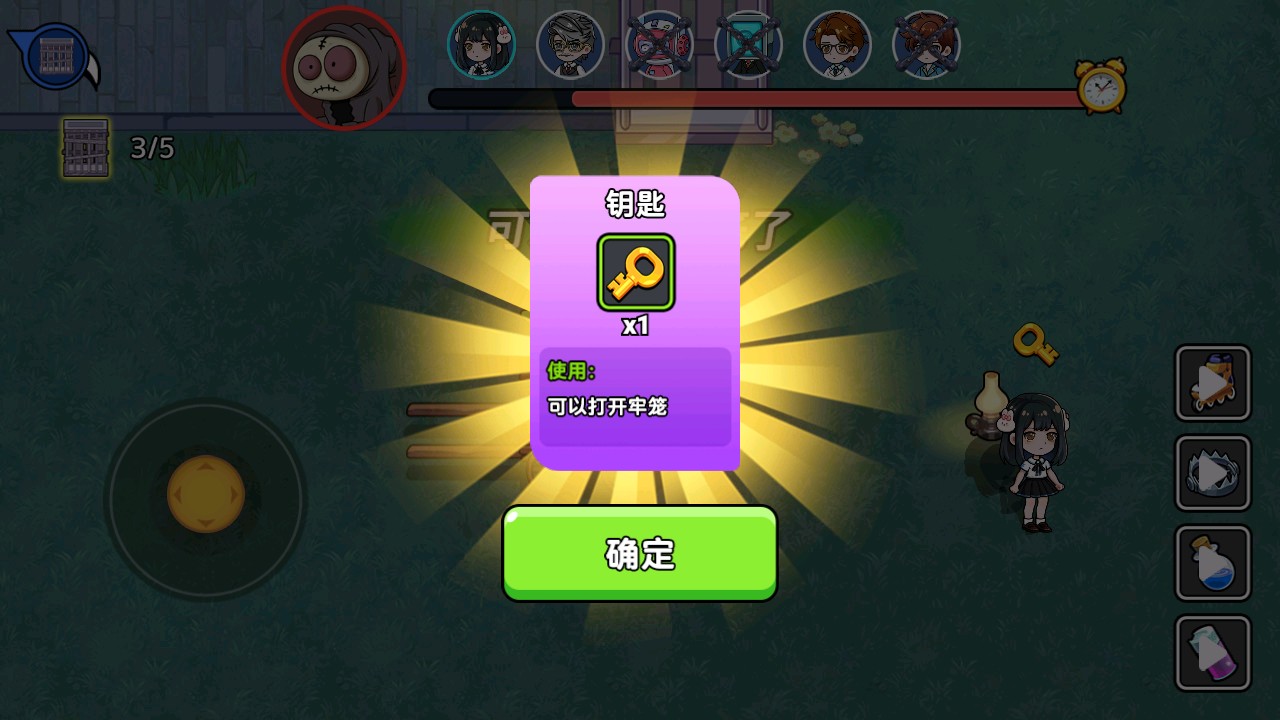Select the roller skate item icon
This screenshot has height=720, width=1280.
[1212, 383]
